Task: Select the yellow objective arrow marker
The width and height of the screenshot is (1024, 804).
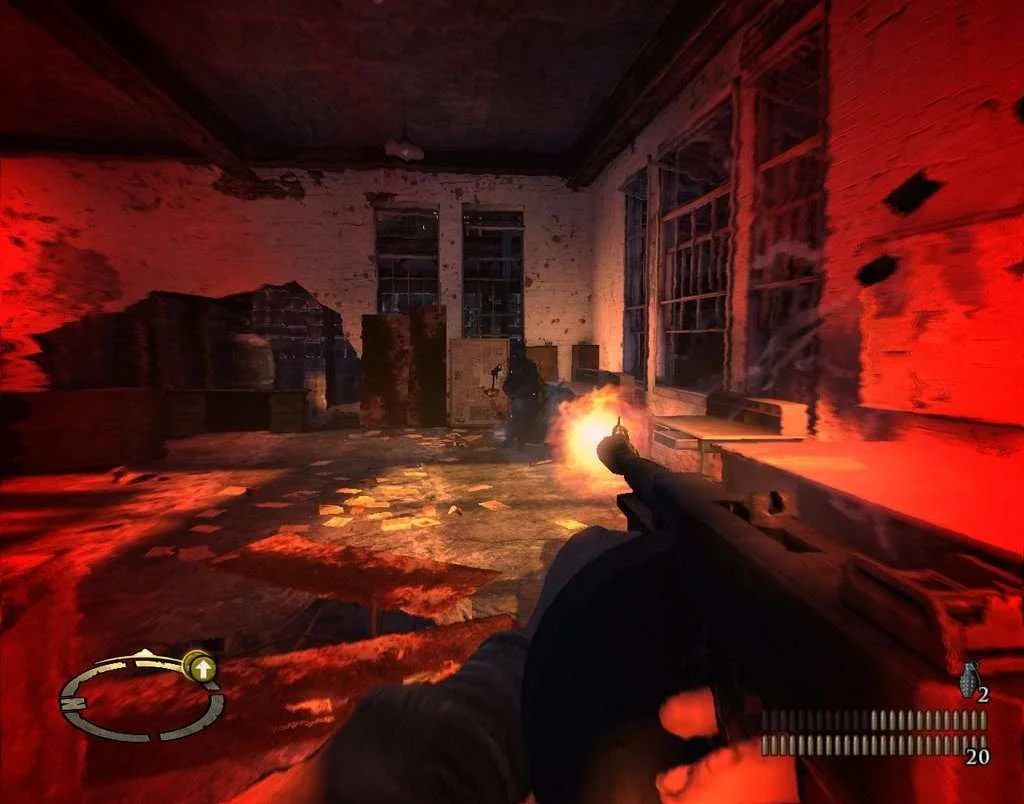Action: coord(201,667)
